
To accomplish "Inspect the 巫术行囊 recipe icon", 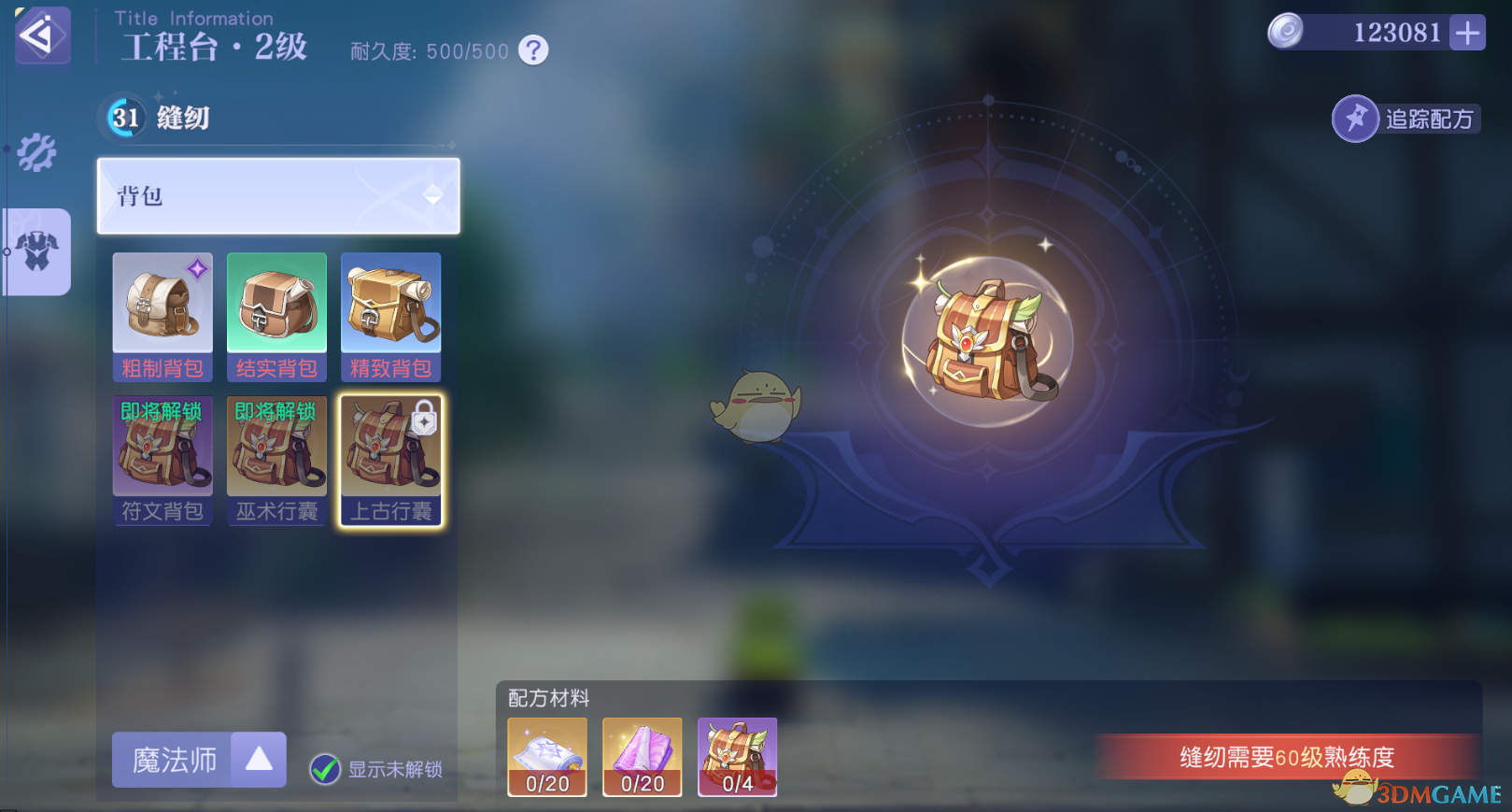I will (276, 446).
